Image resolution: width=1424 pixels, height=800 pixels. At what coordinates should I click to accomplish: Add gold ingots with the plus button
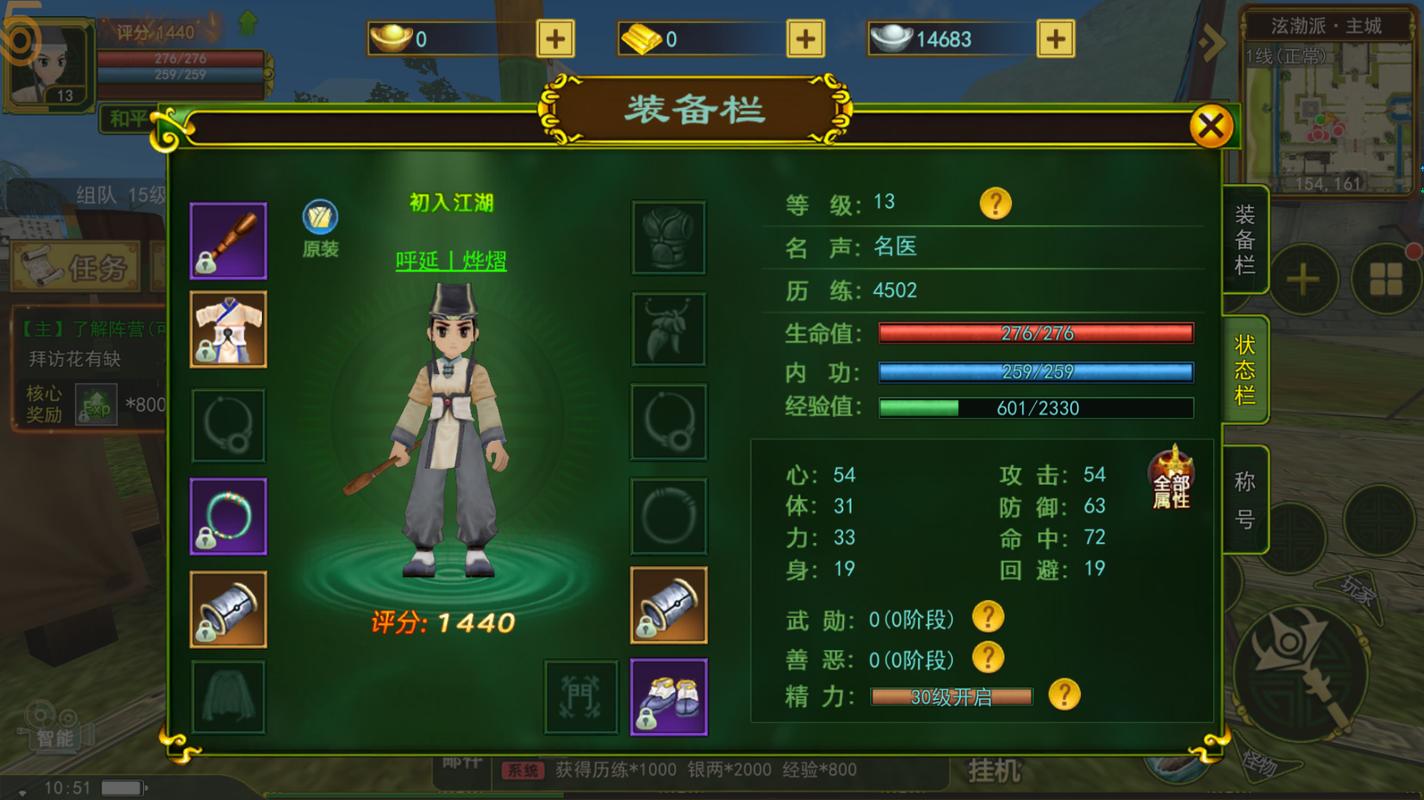pos(555,39)
